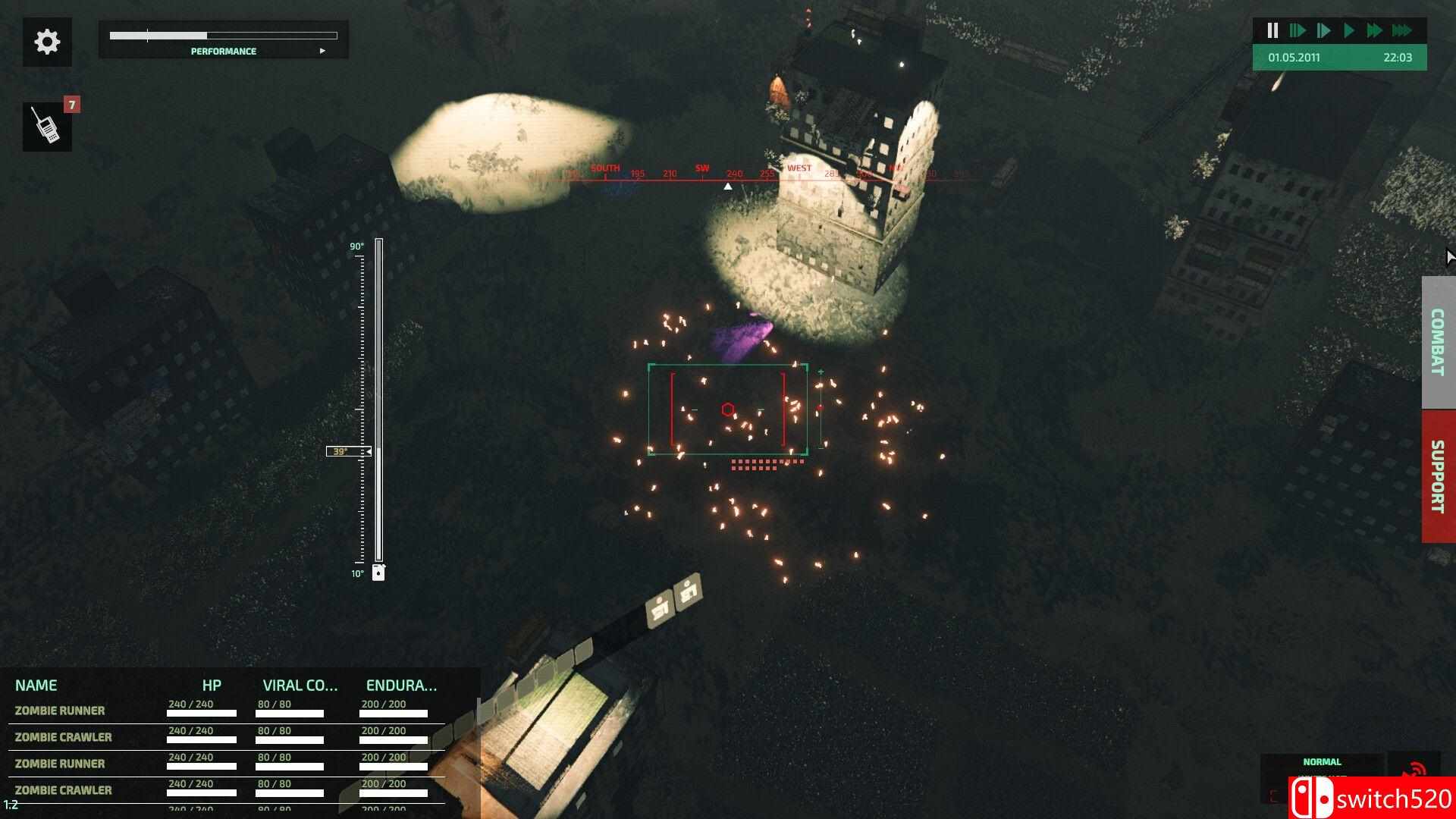Toggle the double-arrow fast forward speed

pyautogui.click(x=1375, y=30)
